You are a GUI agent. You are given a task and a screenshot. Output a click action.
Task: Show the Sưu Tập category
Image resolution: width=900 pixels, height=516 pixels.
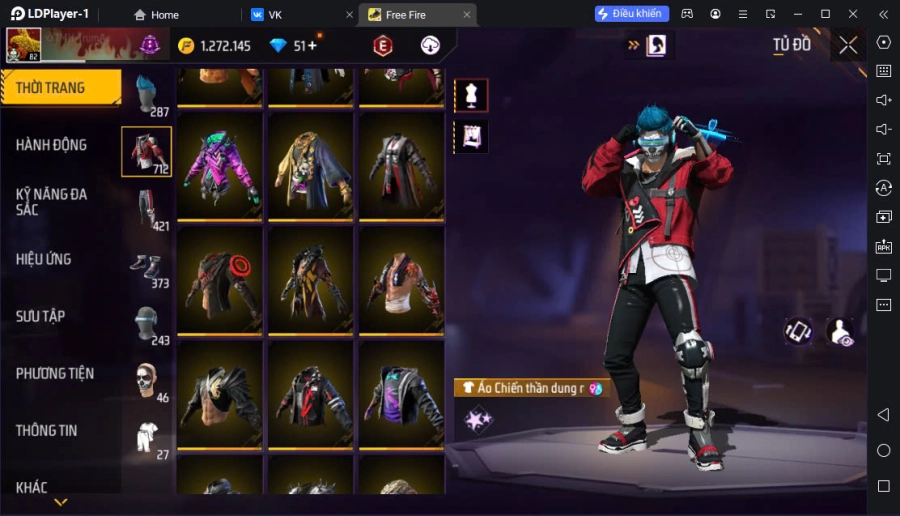(x=41, y=316)
